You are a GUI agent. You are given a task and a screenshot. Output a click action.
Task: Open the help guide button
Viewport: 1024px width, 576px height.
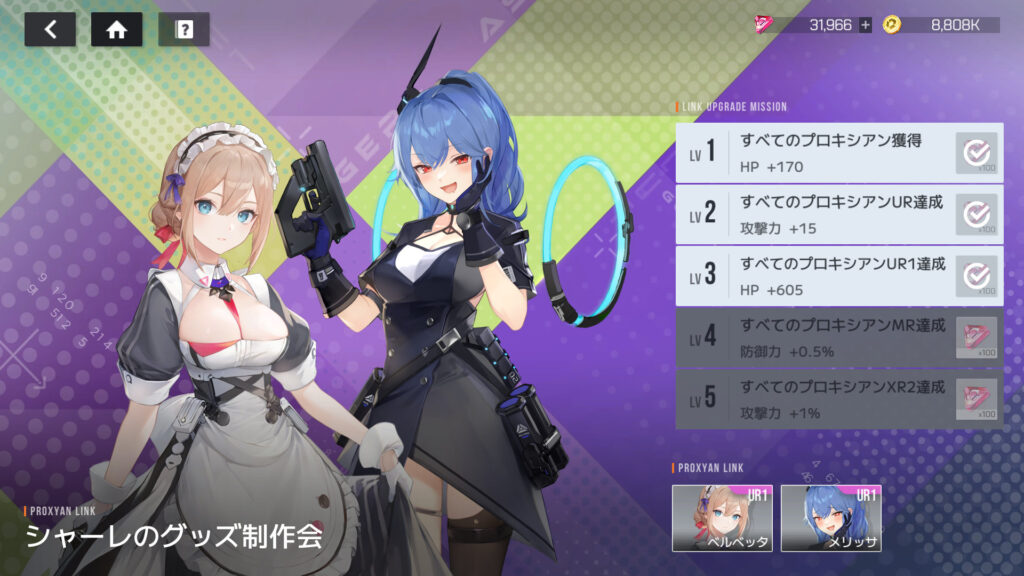click(184, 30)
